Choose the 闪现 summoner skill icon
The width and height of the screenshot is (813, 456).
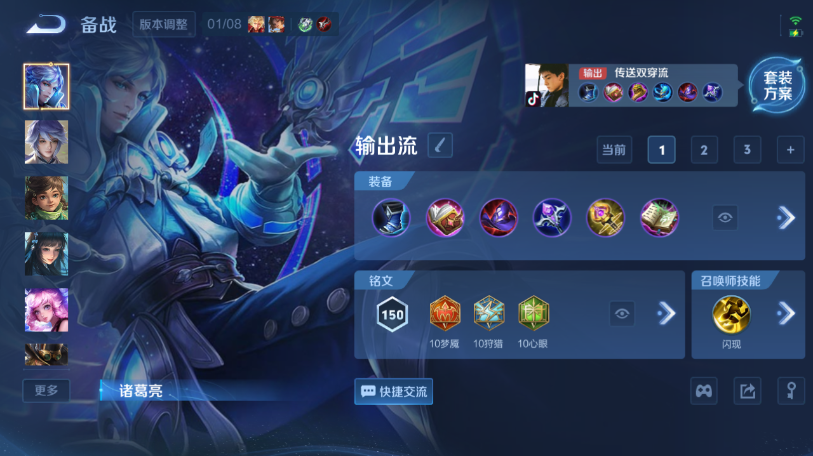[731, 314]
